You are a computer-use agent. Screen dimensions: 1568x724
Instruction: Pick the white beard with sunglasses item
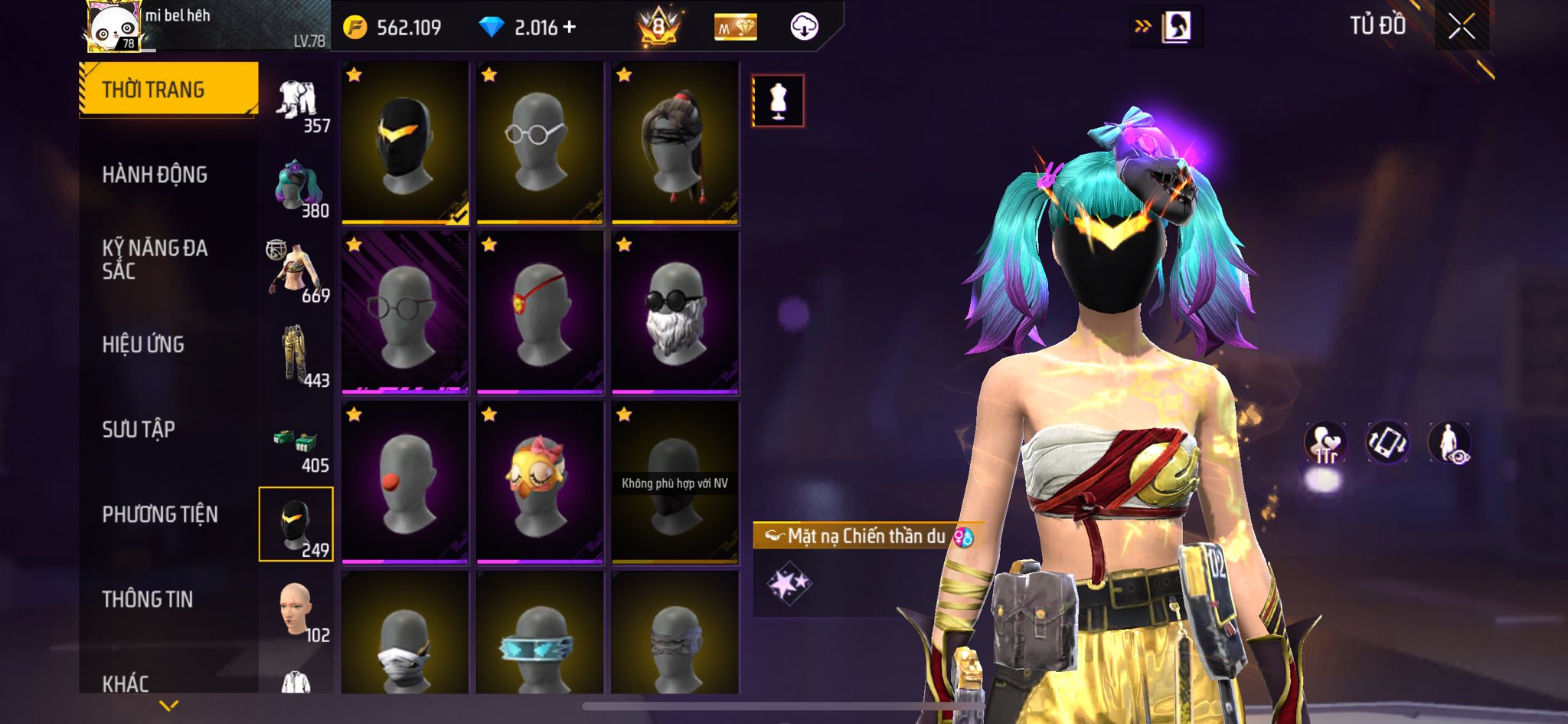(x=675, y=313)
